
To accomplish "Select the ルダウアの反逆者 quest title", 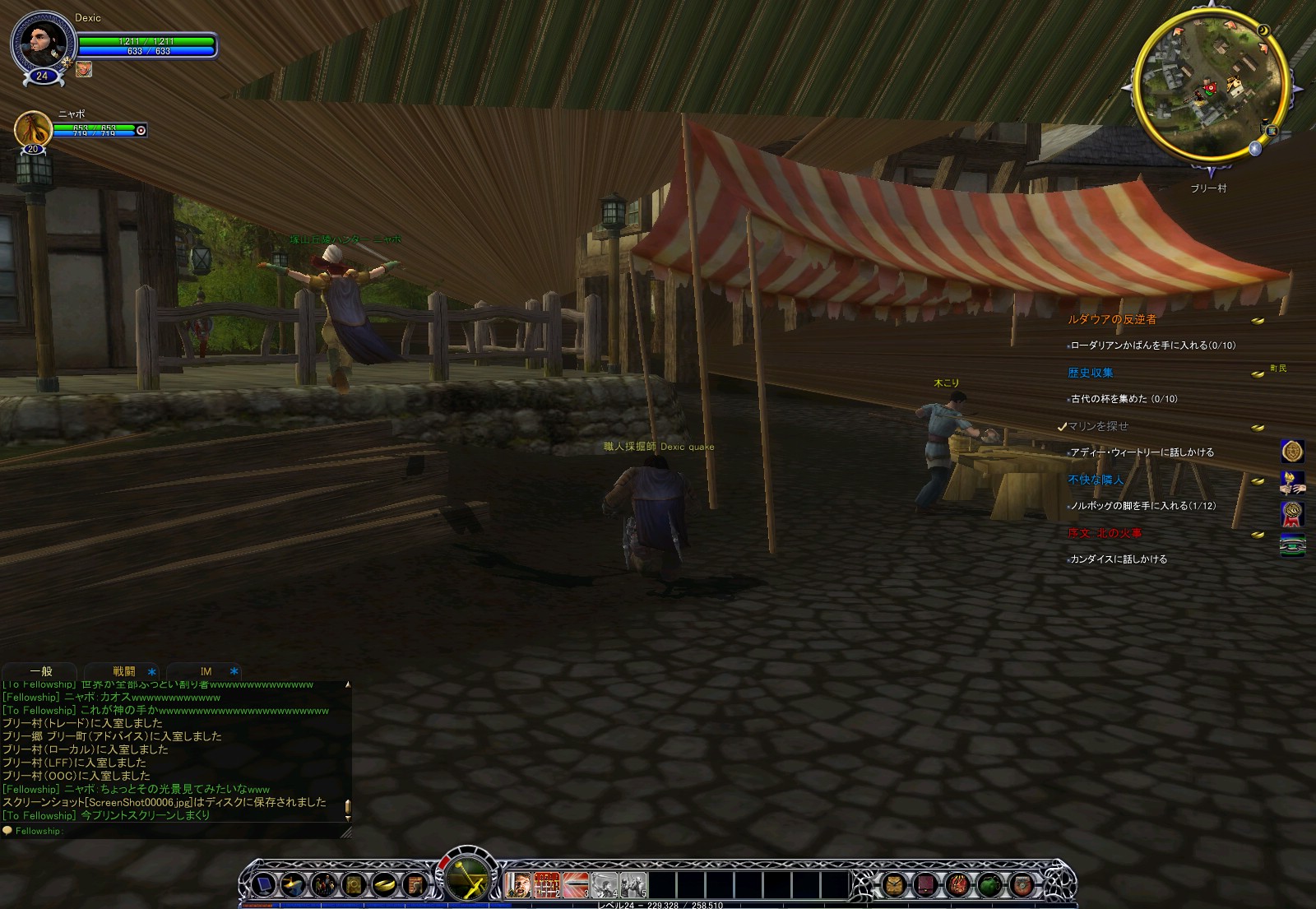I will 1111,319.
